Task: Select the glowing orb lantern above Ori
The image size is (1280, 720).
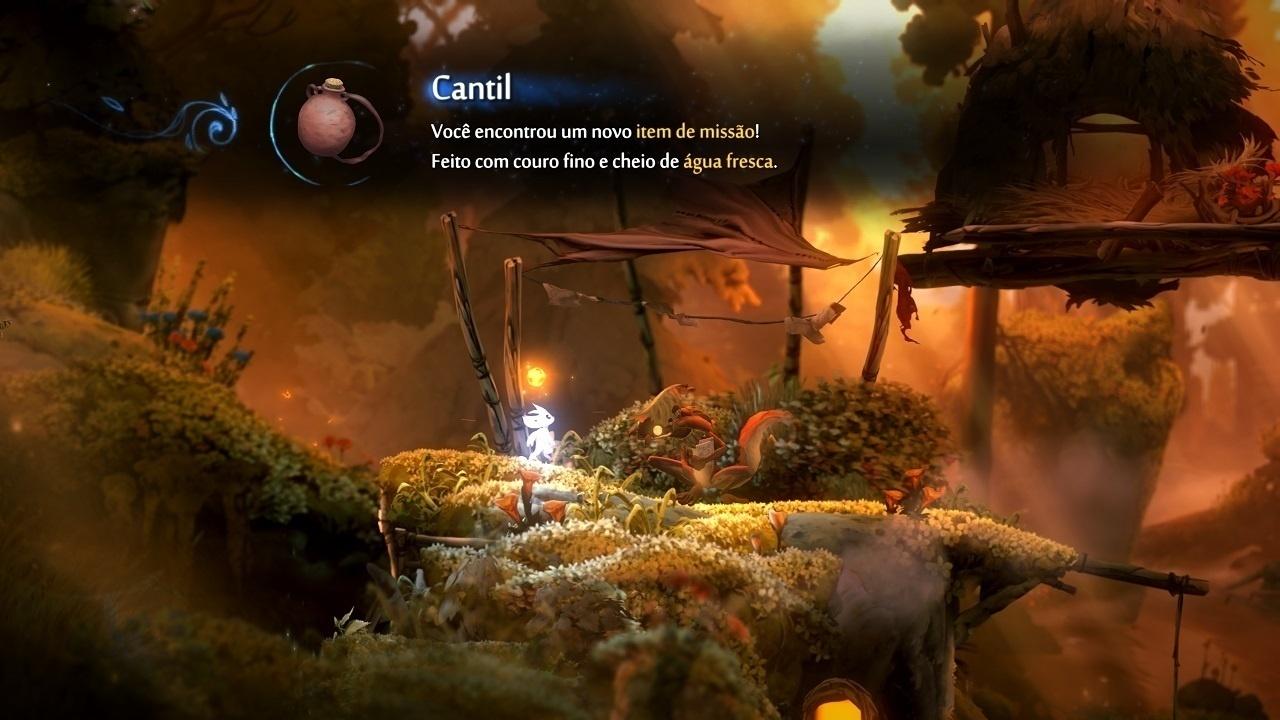Action: pyautogui.click(x=538, y=377)
